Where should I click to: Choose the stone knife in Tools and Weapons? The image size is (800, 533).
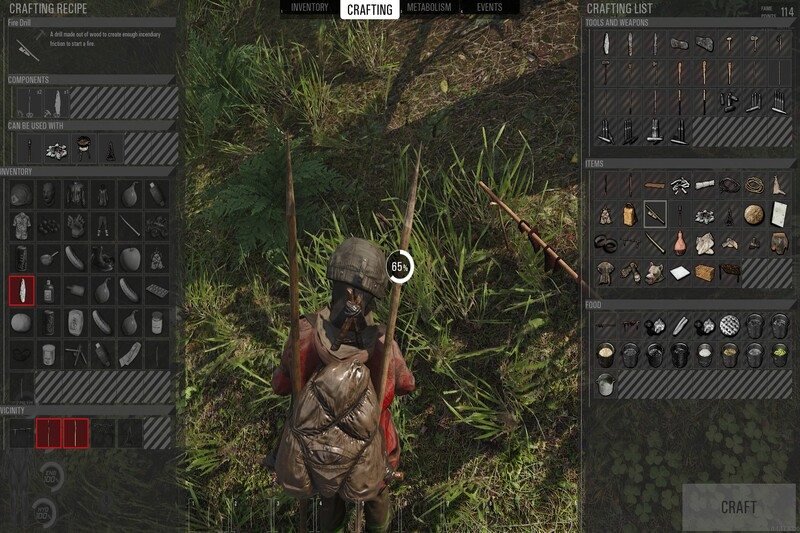pos(606,44)
